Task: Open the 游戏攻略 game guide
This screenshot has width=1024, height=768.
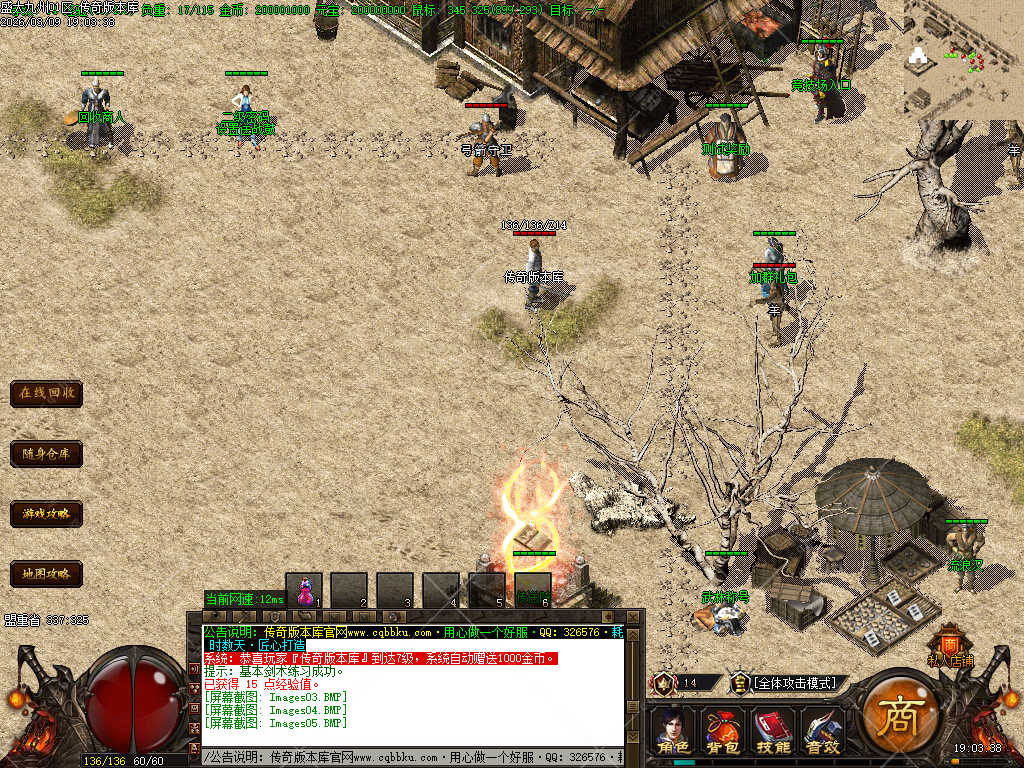Action: pos(46,514)
